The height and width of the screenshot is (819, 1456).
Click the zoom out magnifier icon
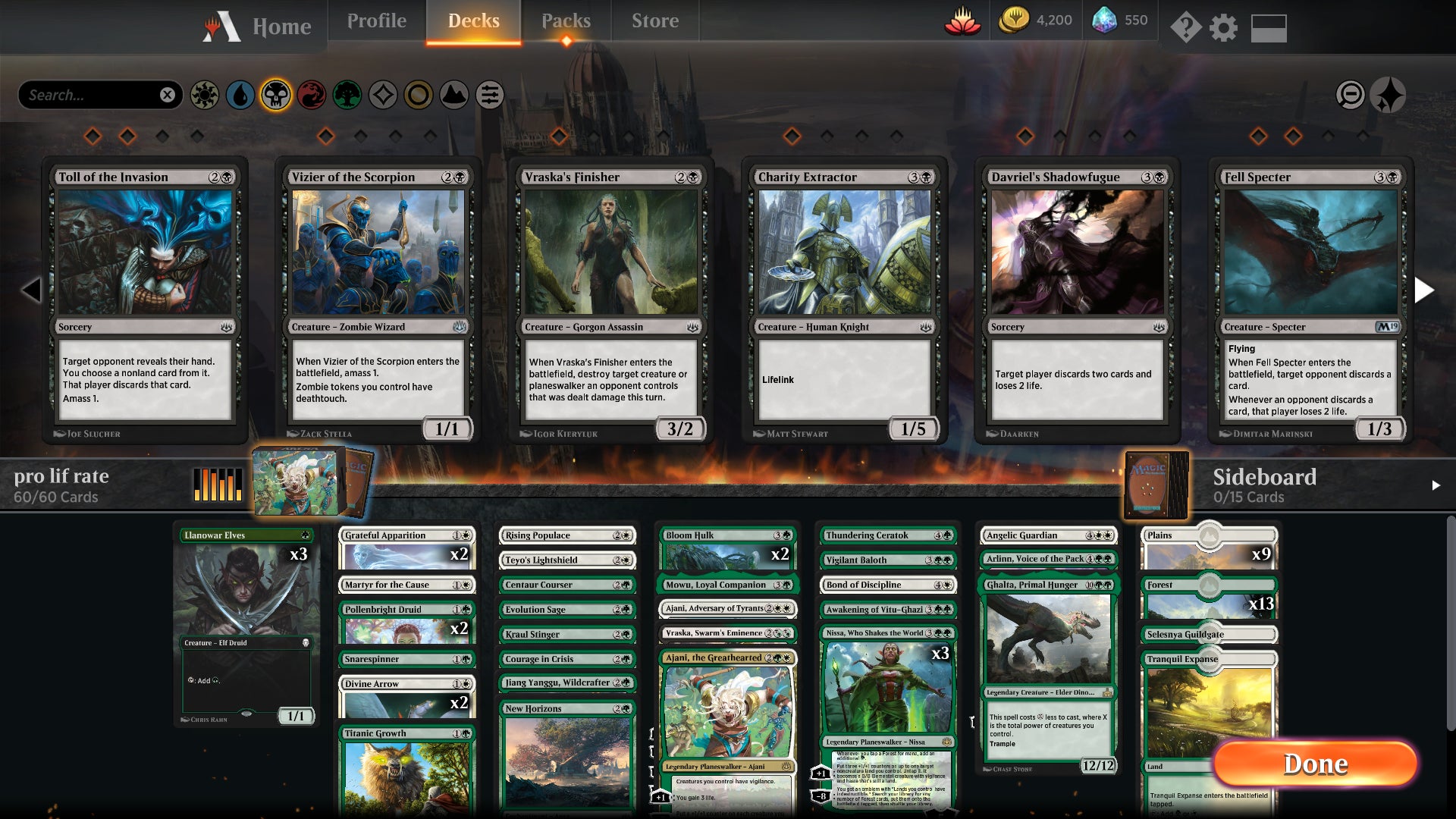[x=1351, y=95]
